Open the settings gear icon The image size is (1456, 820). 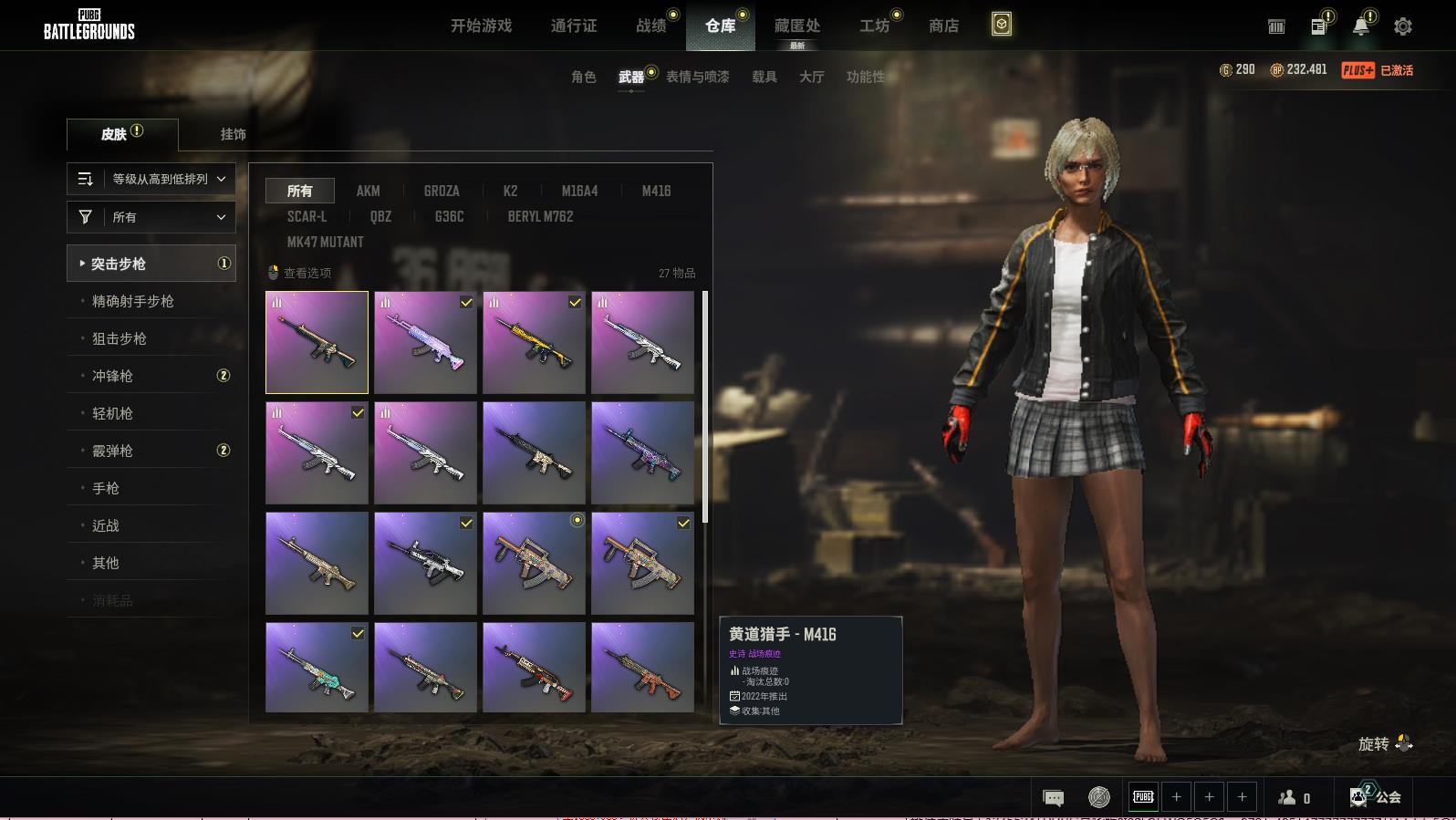point(1403,26)
